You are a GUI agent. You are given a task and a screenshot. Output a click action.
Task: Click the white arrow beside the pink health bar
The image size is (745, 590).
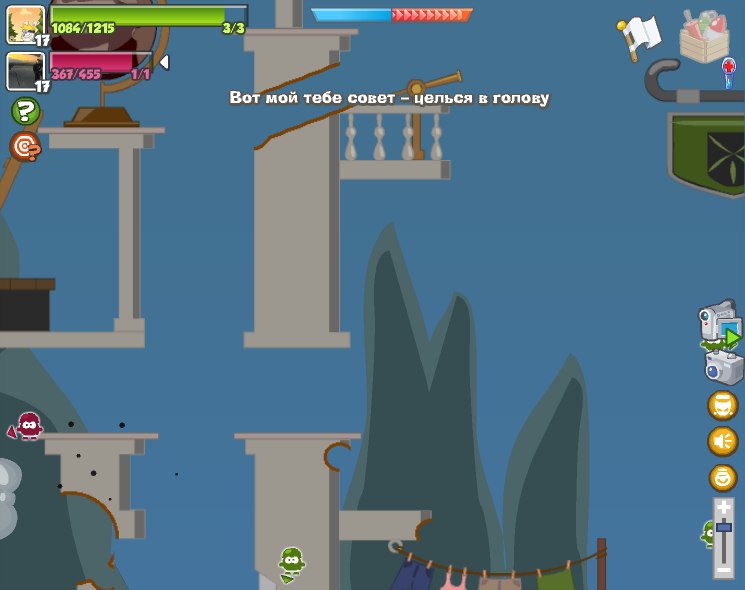point(164,62)
